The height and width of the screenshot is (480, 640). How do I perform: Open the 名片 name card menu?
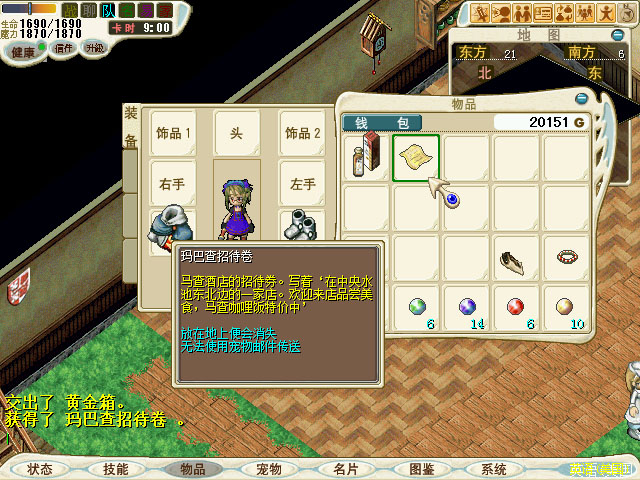[x=345, y=468]
